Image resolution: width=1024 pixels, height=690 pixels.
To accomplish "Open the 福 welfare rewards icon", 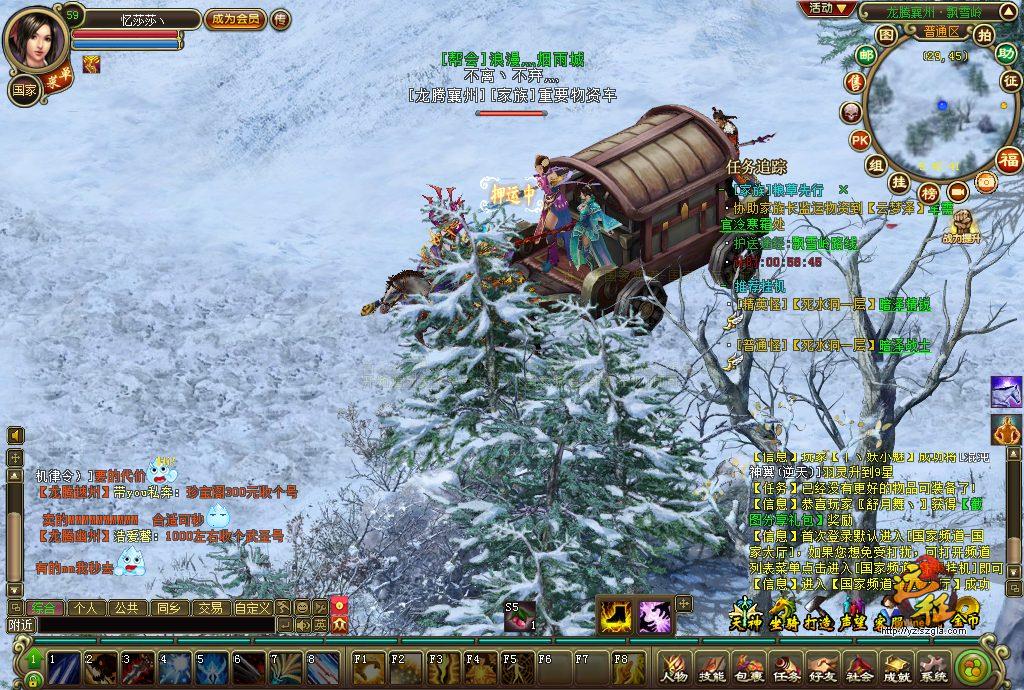I will [1009, 159].
